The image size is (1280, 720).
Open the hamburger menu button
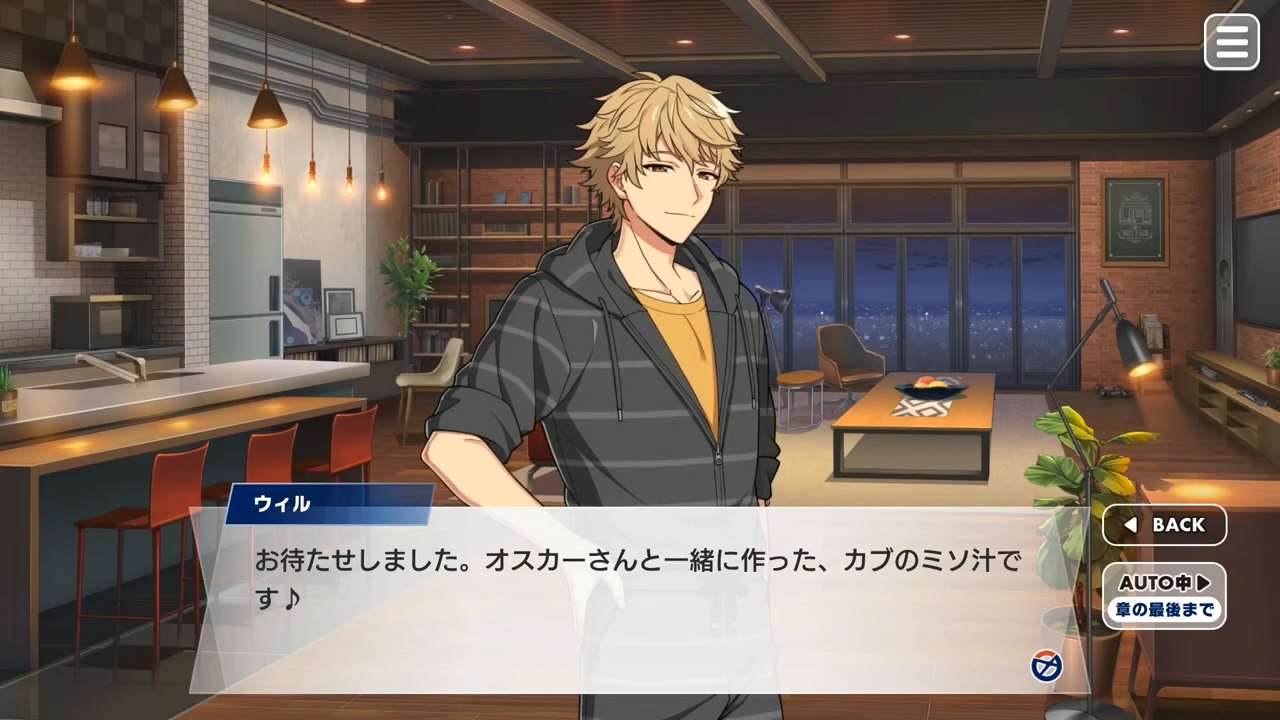tap(1231, 42)
